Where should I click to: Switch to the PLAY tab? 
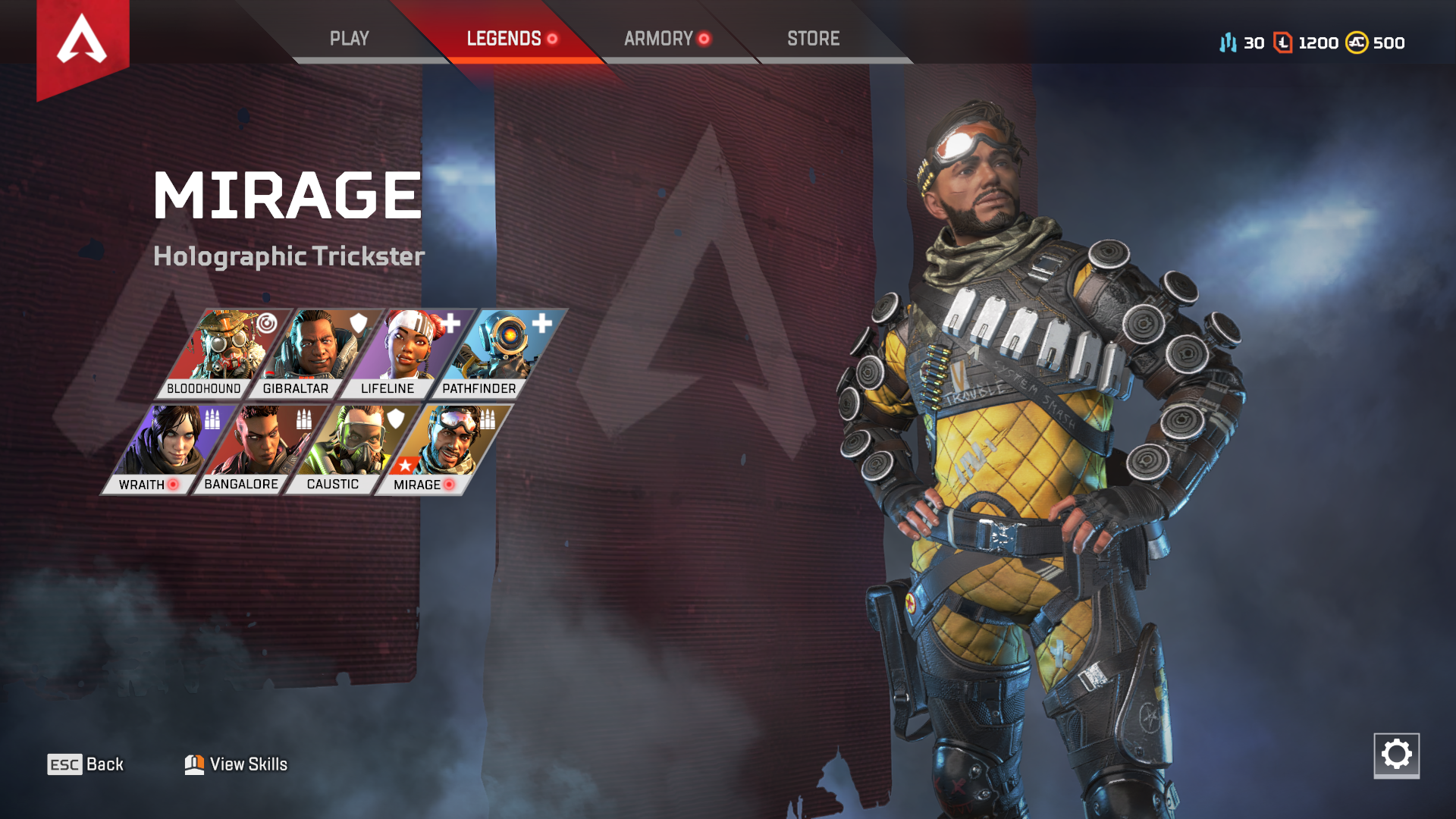350,38
